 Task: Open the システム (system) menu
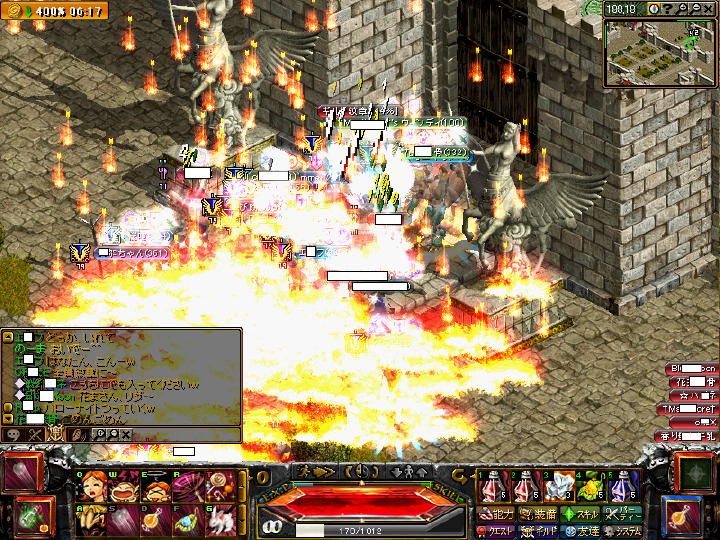point(623,529)
